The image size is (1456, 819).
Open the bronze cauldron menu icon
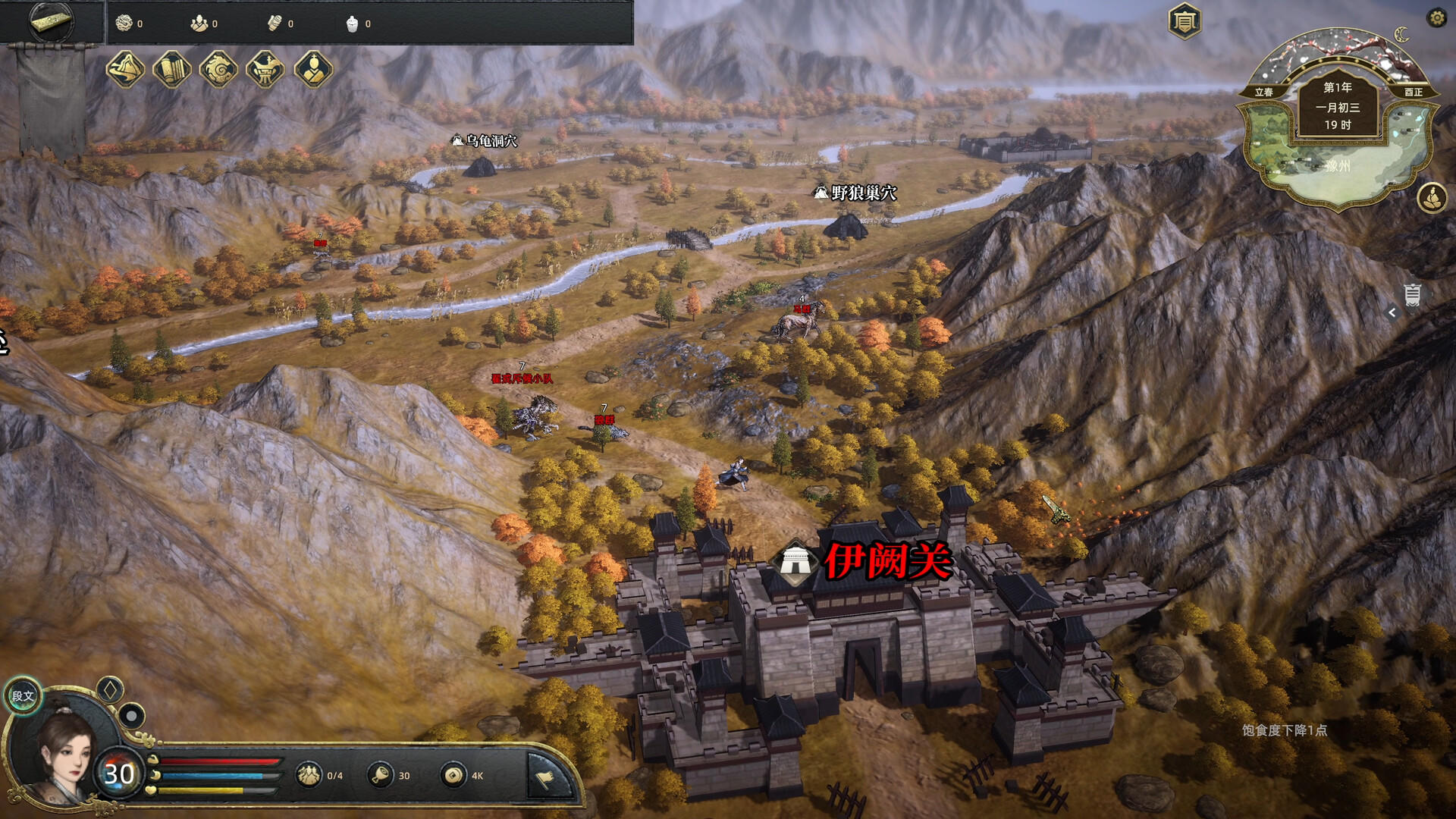[x=265, y=70]
